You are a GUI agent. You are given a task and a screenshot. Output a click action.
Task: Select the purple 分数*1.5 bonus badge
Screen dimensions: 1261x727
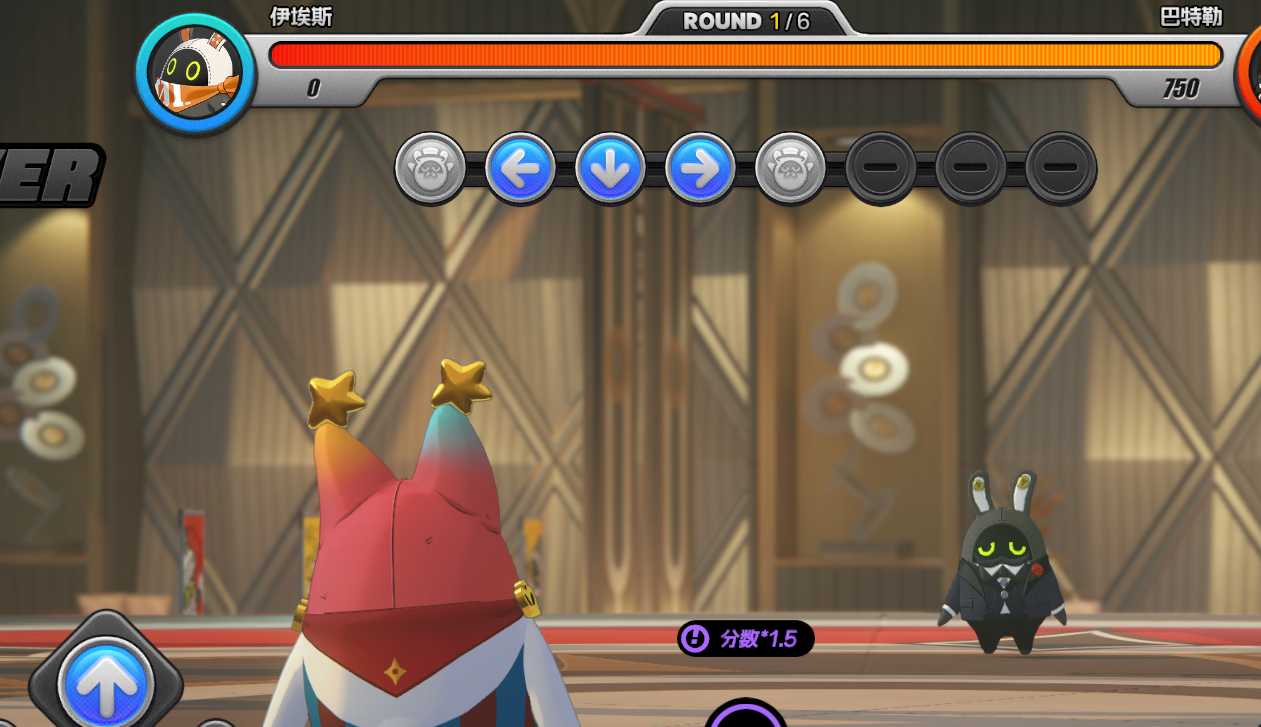coord(746,638)
